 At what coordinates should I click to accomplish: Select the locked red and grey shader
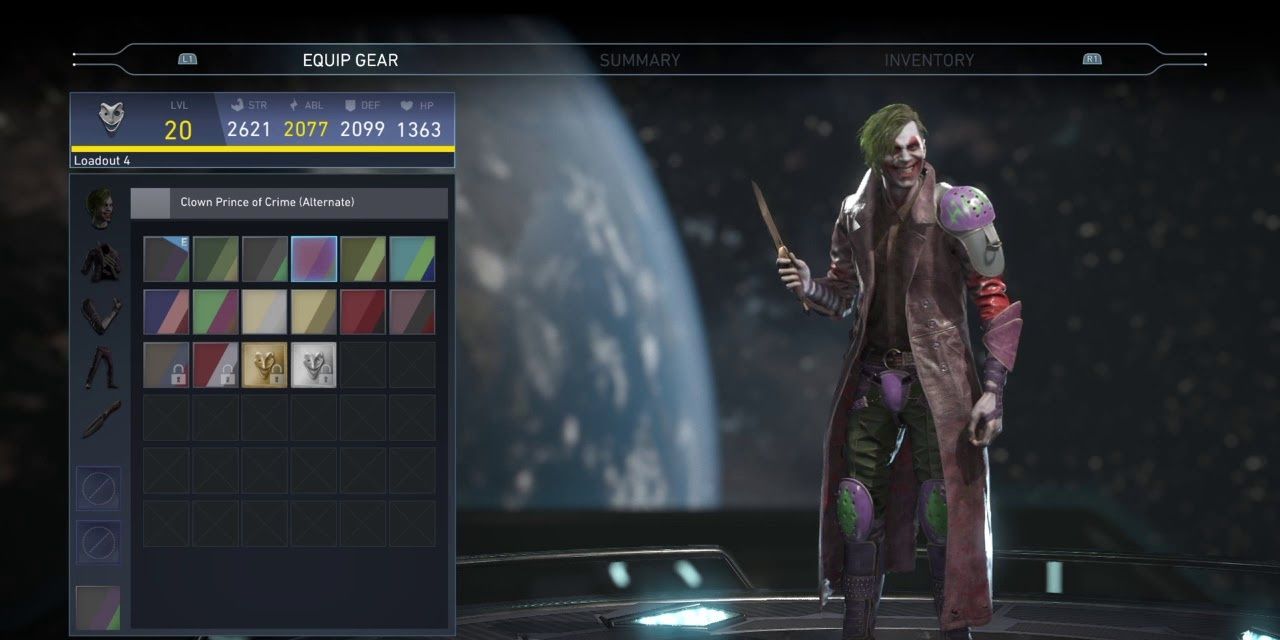point(215,365)
